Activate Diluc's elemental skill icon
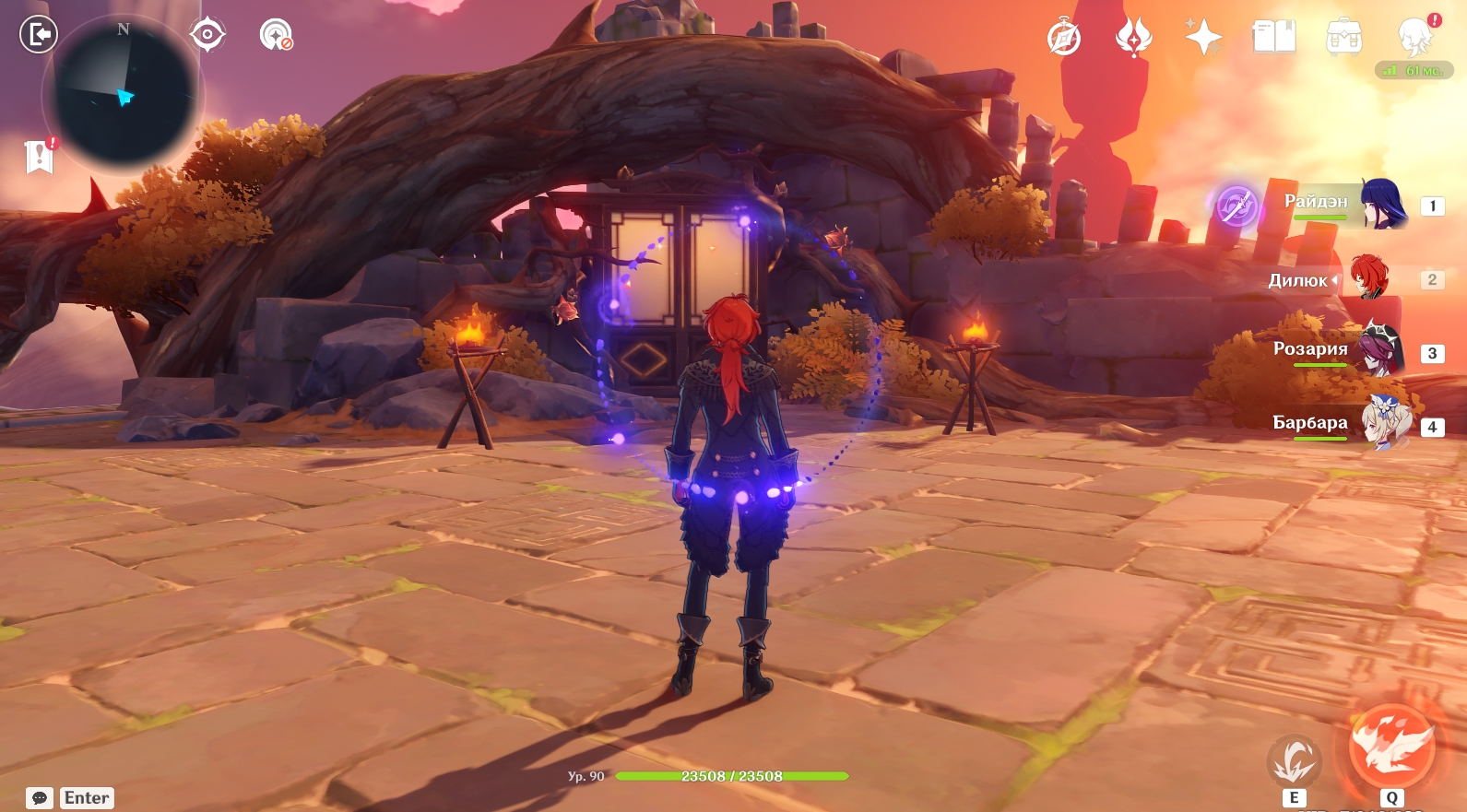Screen dimensions: 1467x812 click(x=1294, y=762)
